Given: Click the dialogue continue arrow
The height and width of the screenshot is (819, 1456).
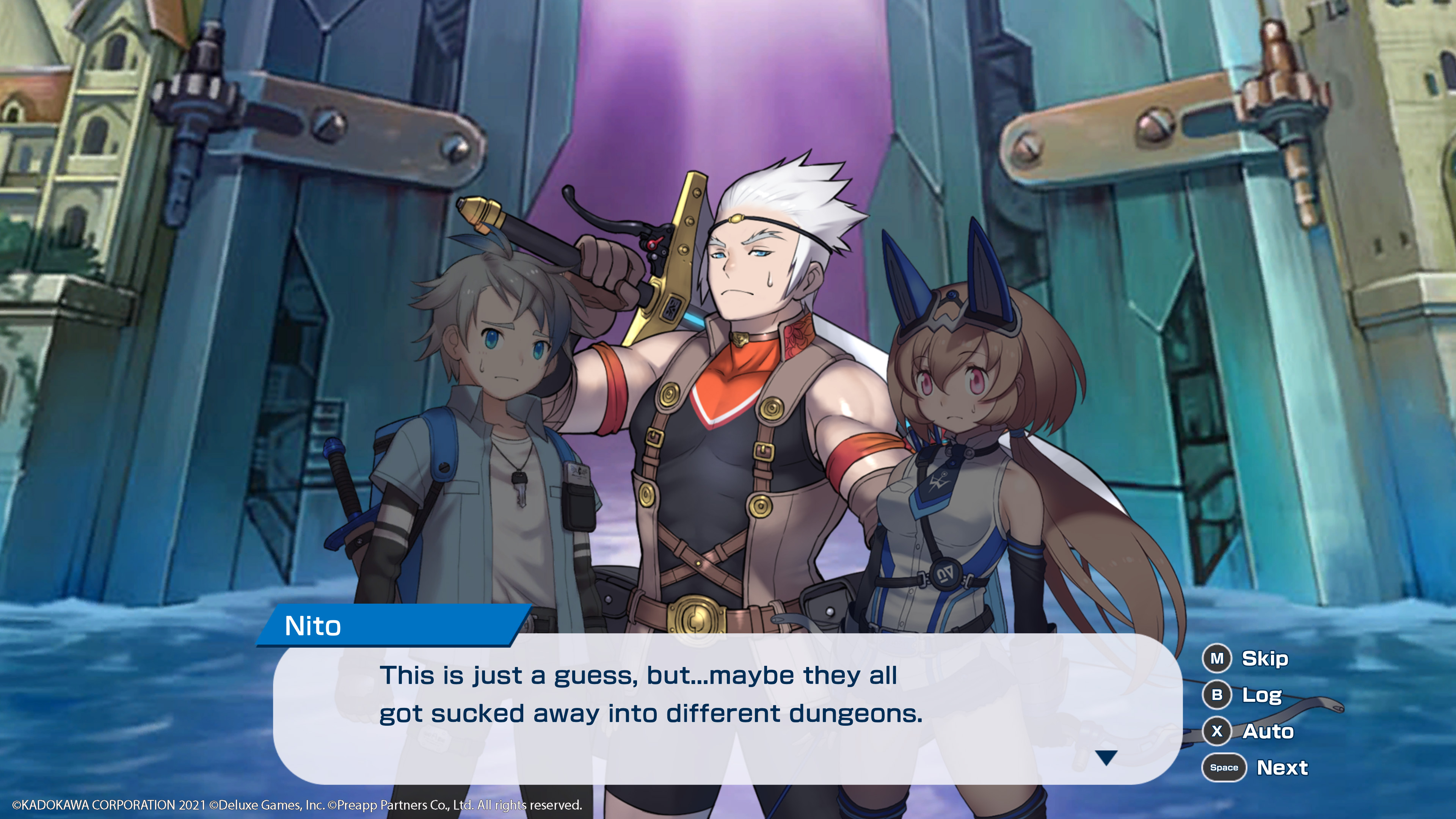Looking at the screenshot, I should pos(1106,758).
